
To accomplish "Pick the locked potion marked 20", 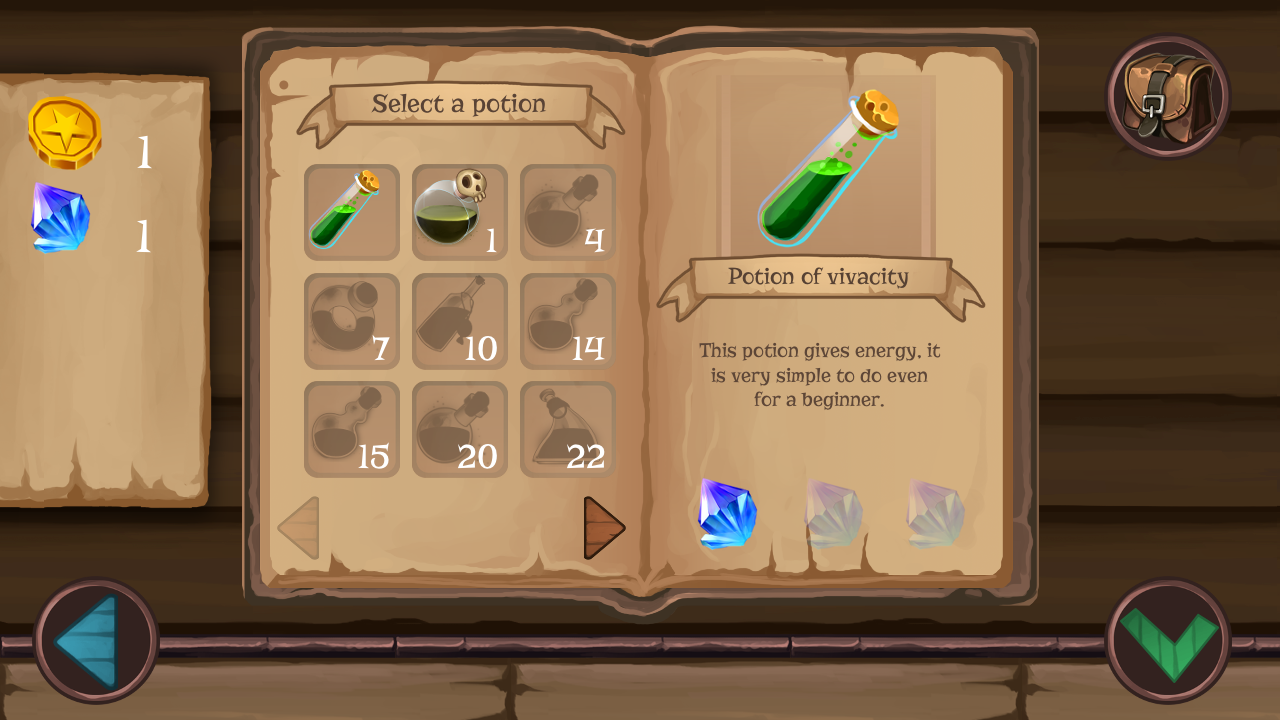I will 459,429.
